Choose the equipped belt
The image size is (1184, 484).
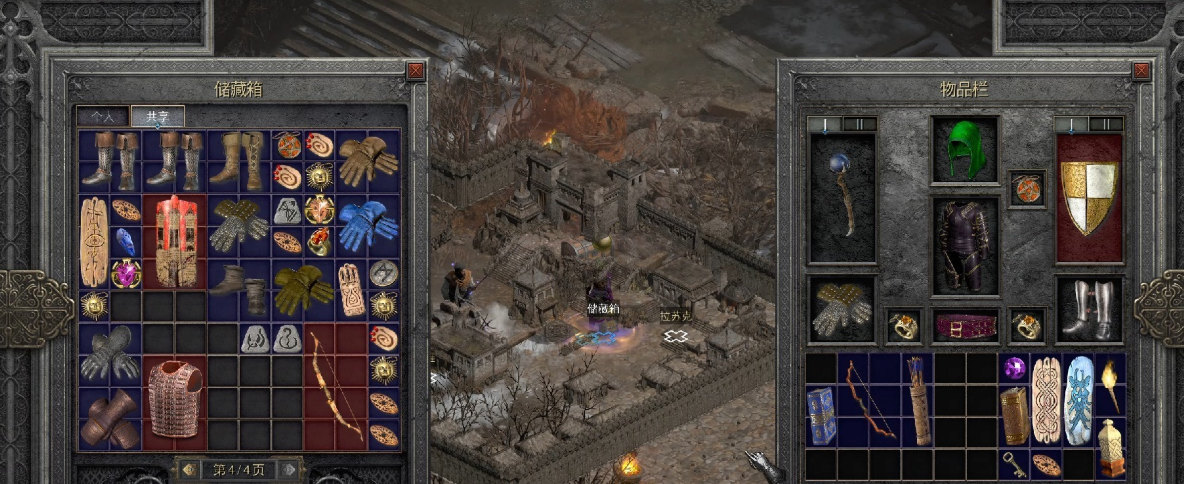(x=965, y=325)
